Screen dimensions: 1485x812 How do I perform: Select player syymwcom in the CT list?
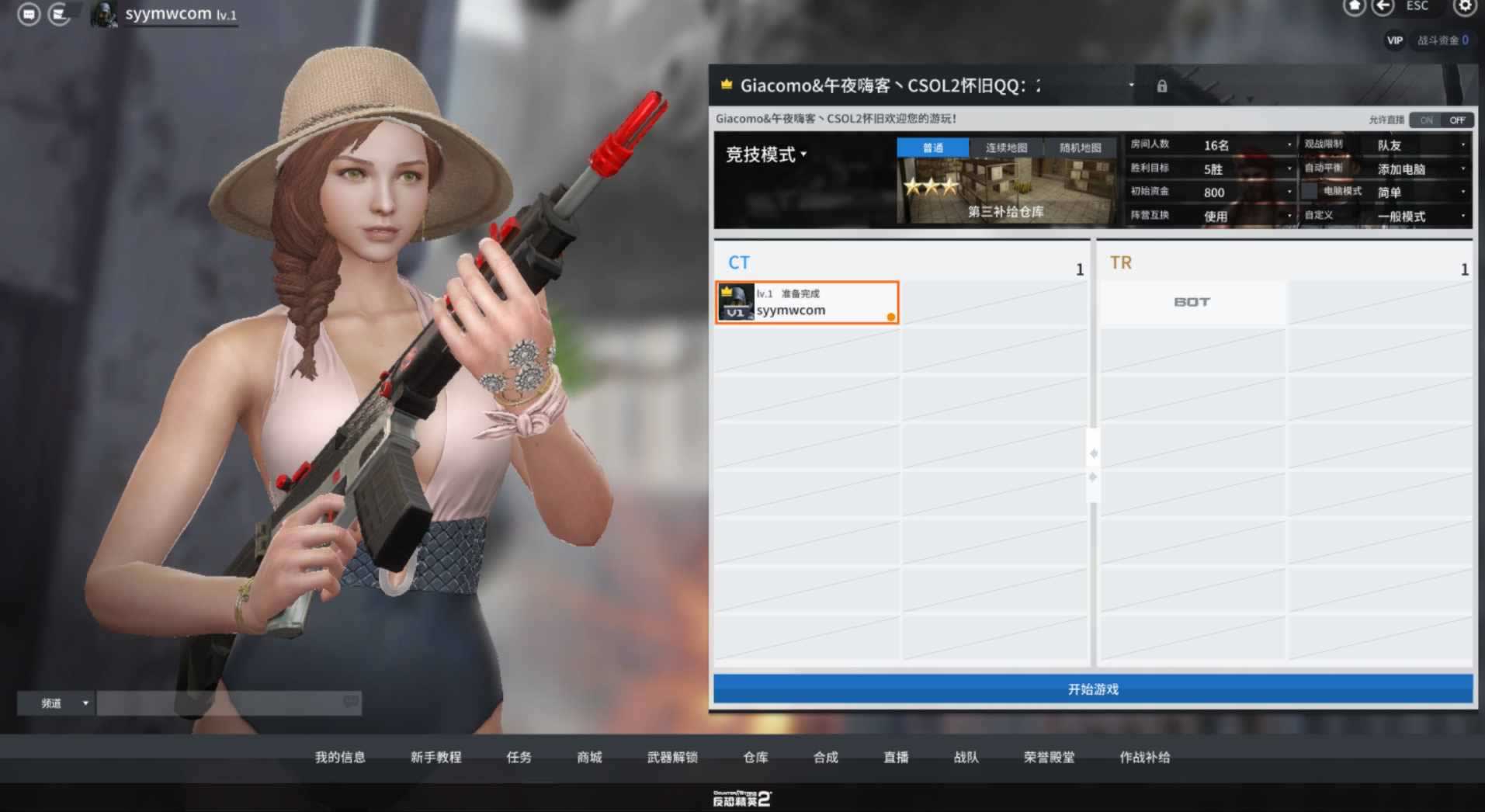tap(807, 302)
